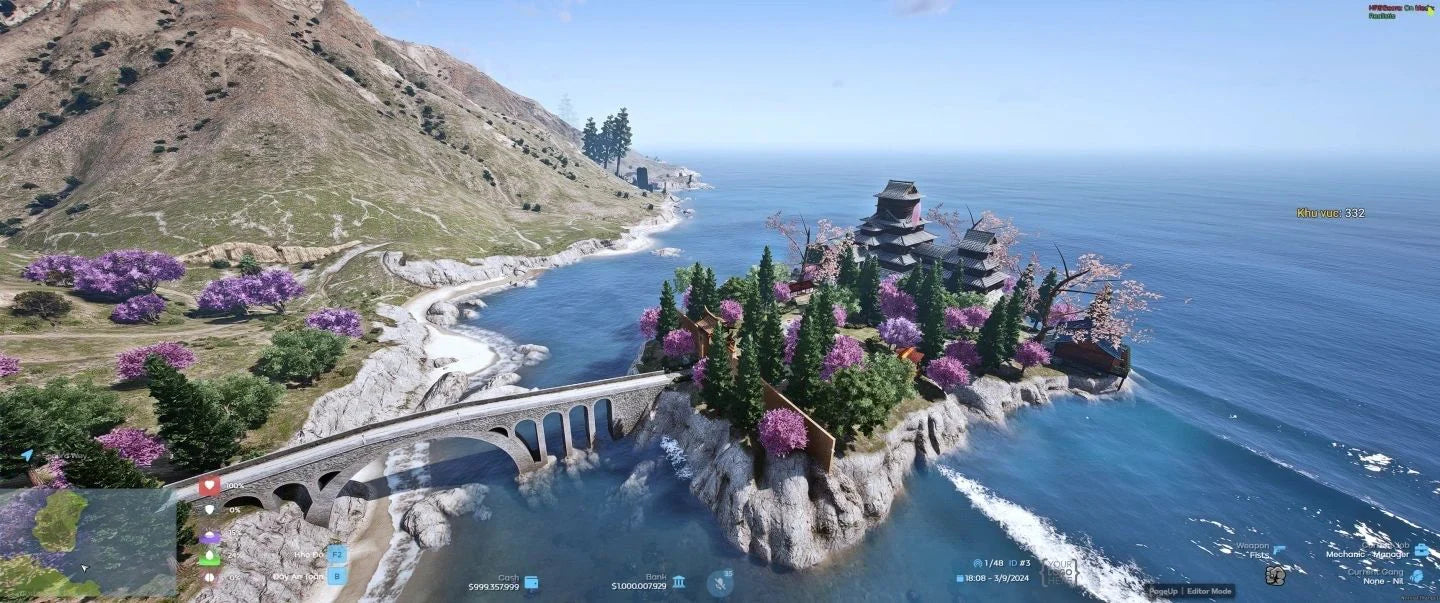Image resolution: width=1440 pixels, height=603 pixels.
Task: Click the "Your Logo Here" placeholder
Action: [1059, 572]
